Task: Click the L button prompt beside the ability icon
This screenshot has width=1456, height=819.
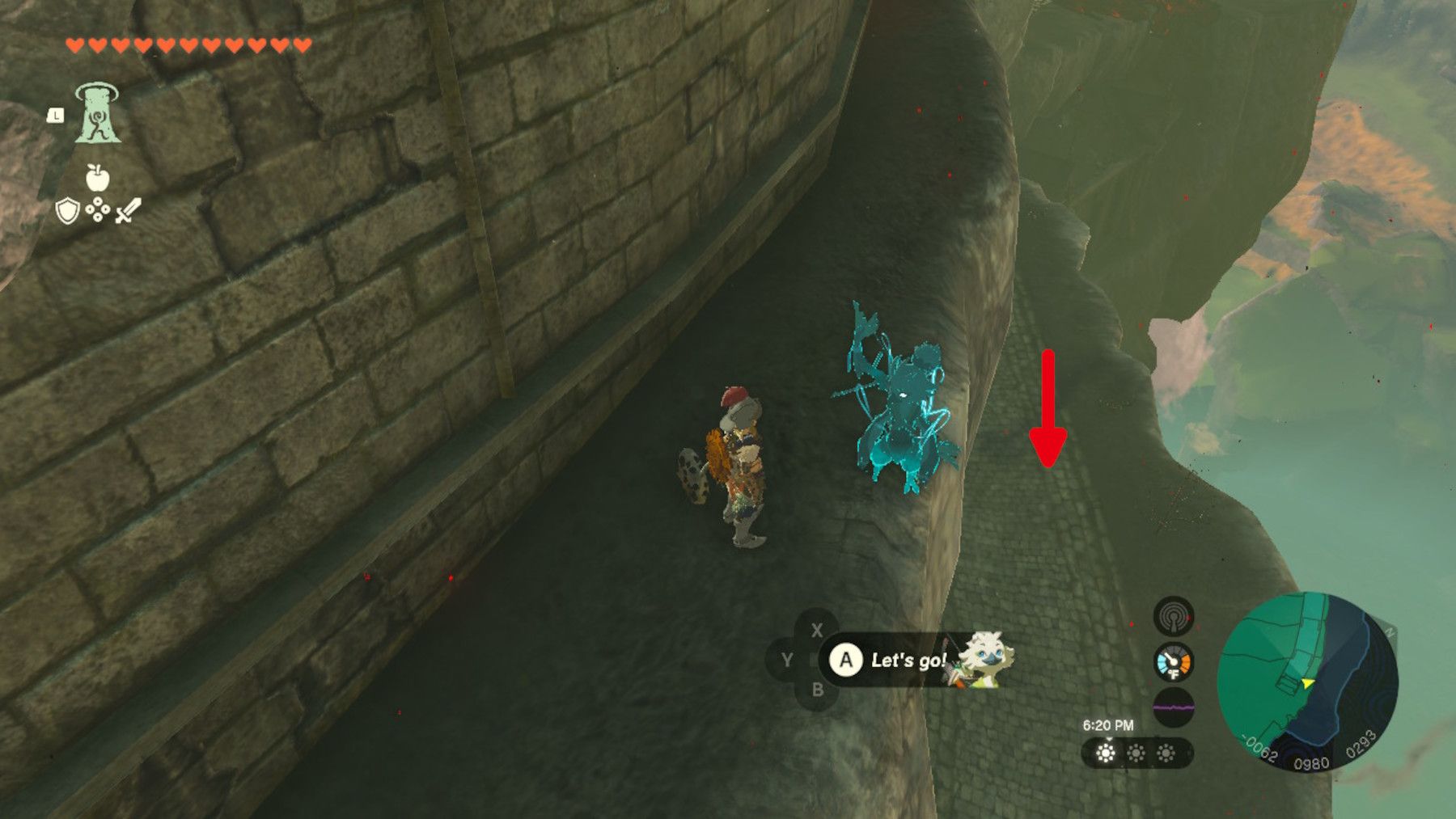Action: pyautogui.click(x=55, y=116)
